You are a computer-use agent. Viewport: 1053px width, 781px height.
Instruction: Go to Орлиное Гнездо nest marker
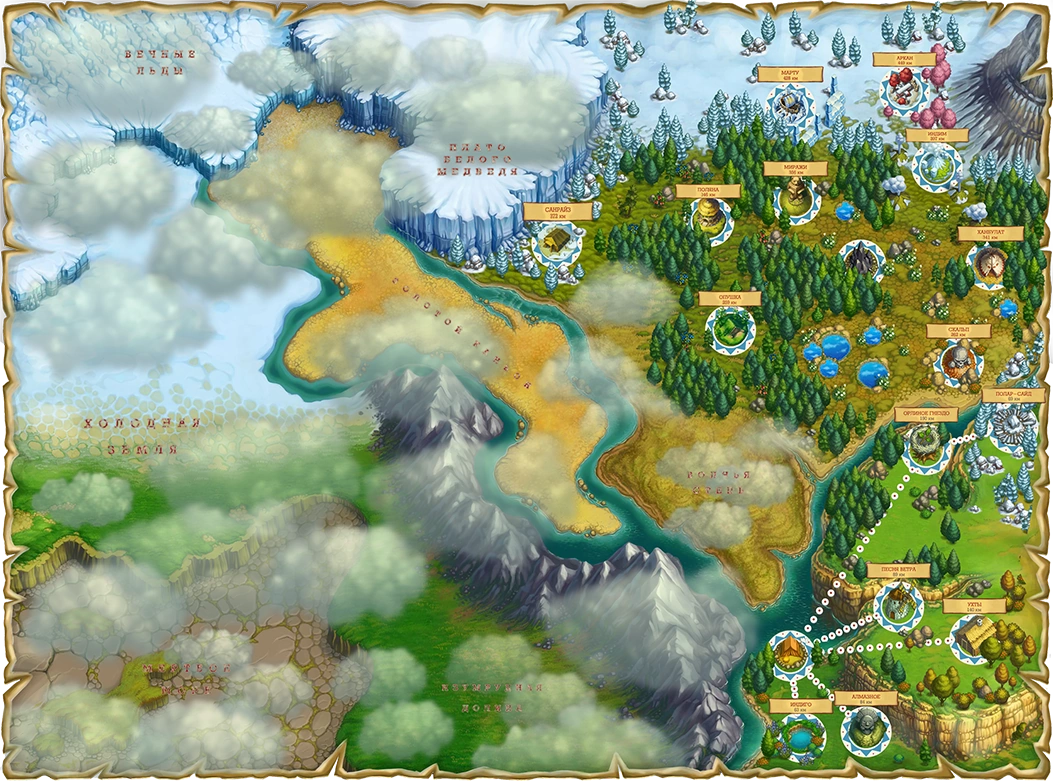pos(925,443)
